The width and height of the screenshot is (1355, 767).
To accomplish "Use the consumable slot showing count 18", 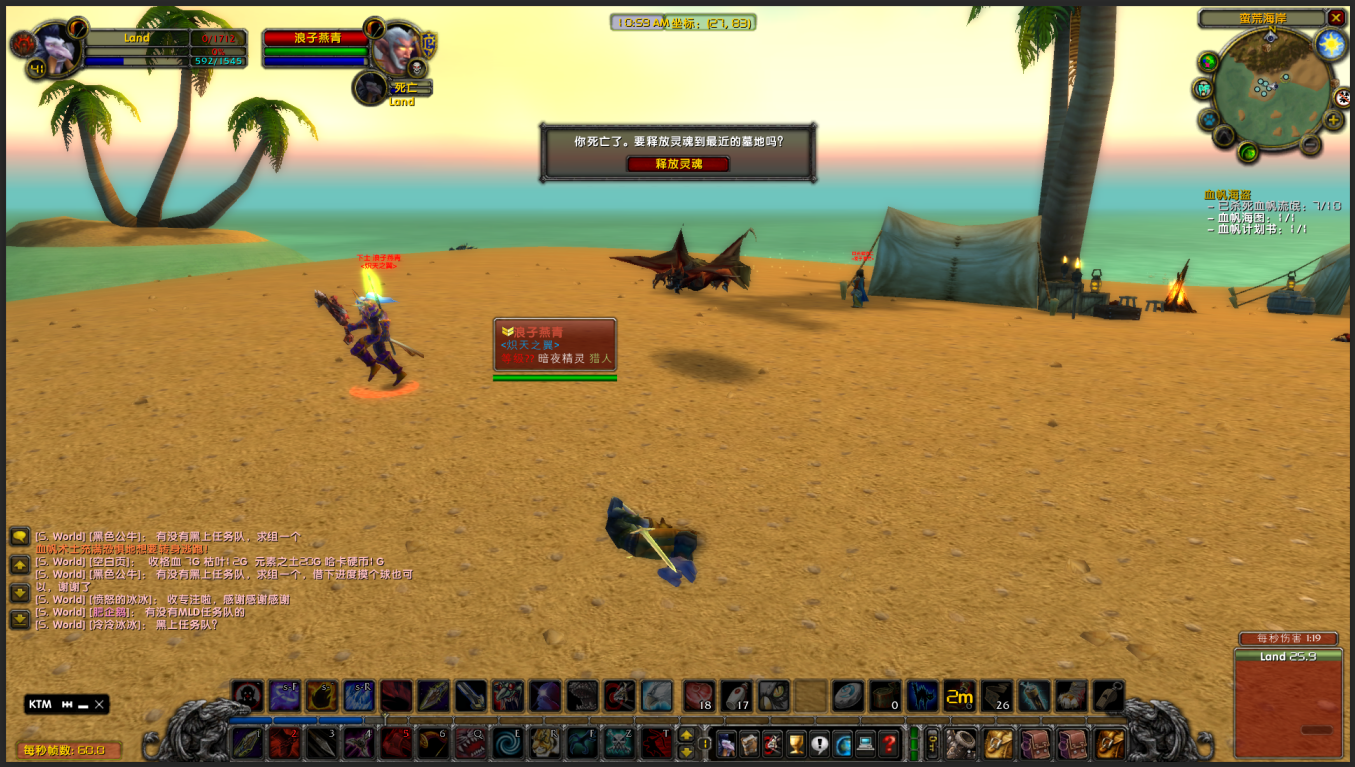I will pyautogui.click(x=699, y=696).
